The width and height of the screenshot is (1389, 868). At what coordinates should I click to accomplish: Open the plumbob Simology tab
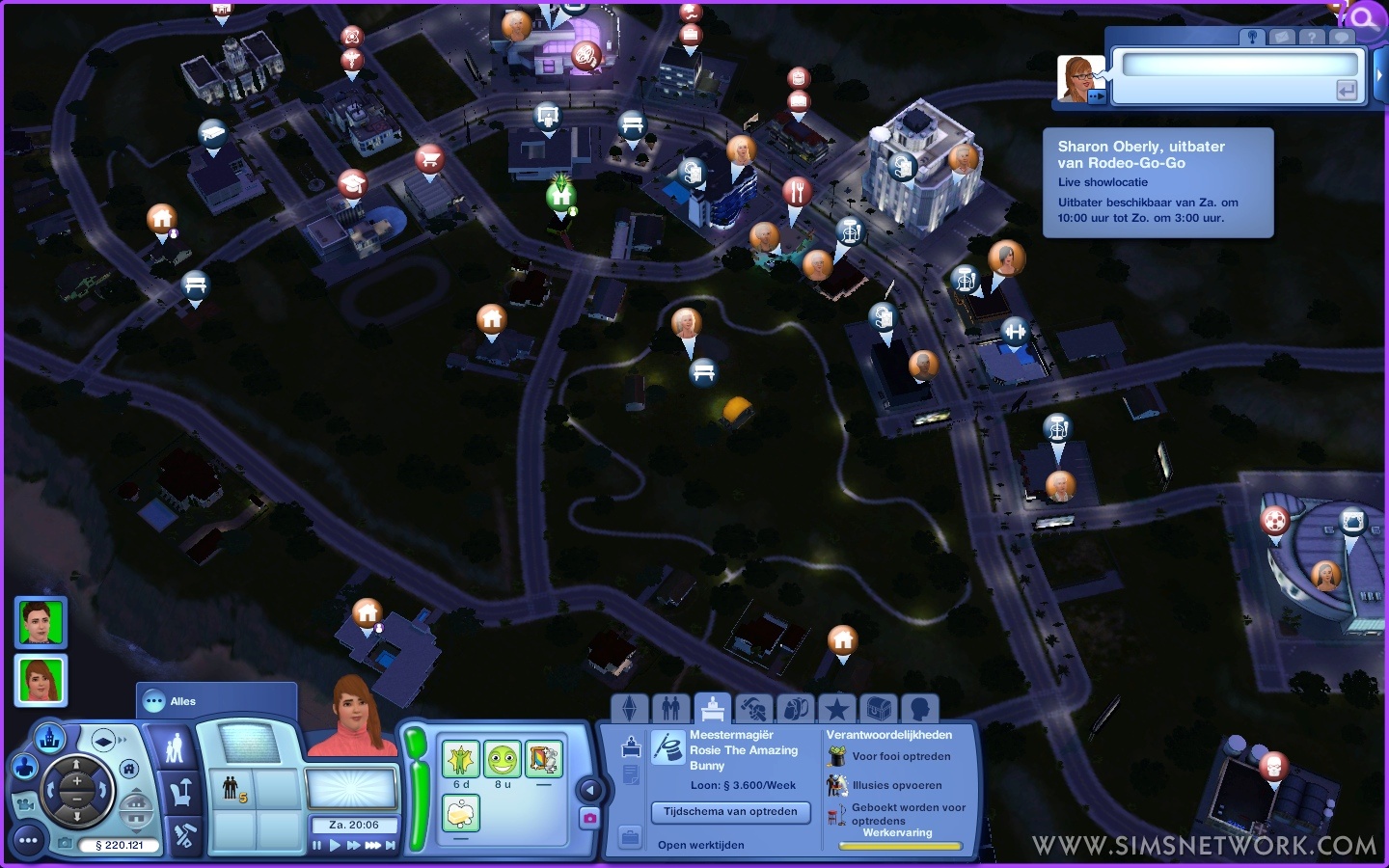(630, 710)
